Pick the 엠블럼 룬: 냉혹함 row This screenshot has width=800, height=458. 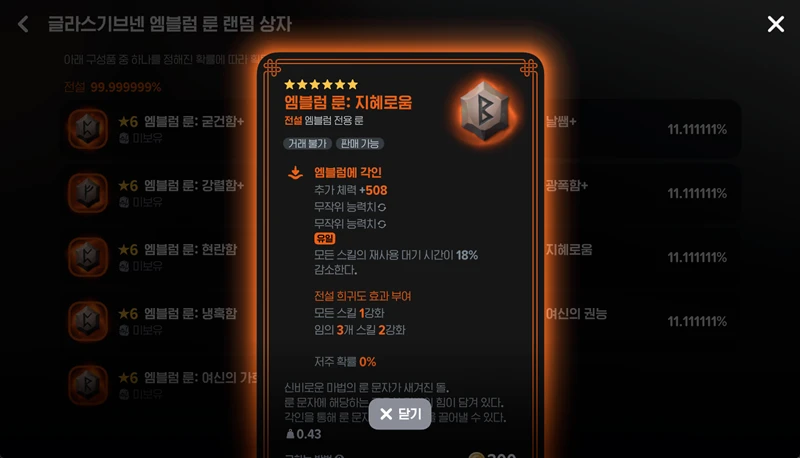(160, 321)
